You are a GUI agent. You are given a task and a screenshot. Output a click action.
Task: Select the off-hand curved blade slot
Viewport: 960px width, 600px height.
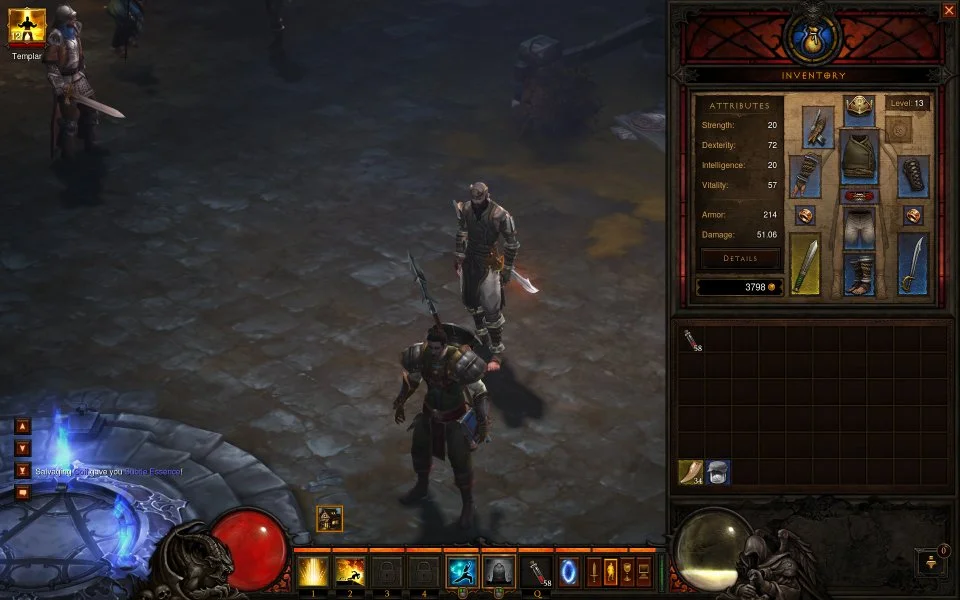912,264
